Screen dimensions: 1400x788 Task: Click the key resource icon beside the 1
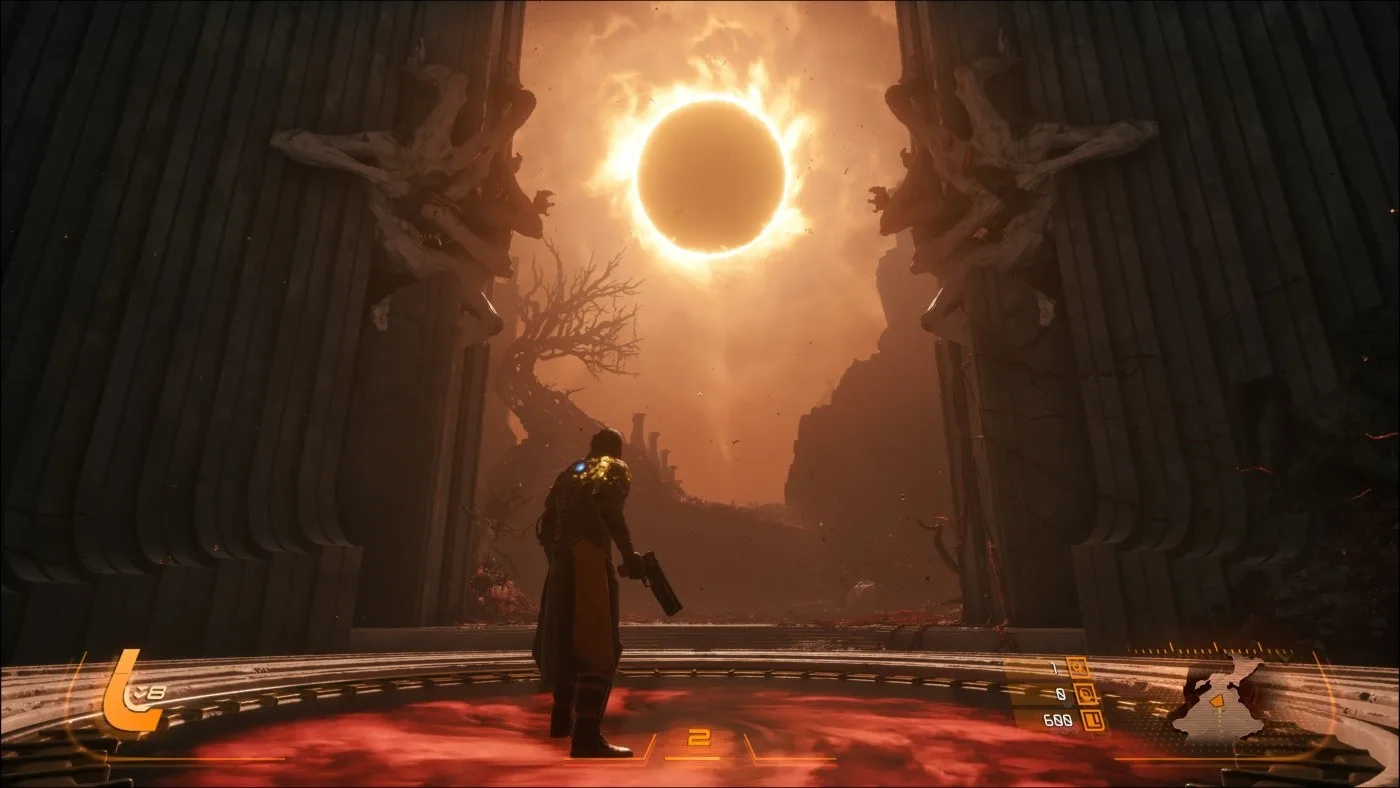tap(1078, 668)
